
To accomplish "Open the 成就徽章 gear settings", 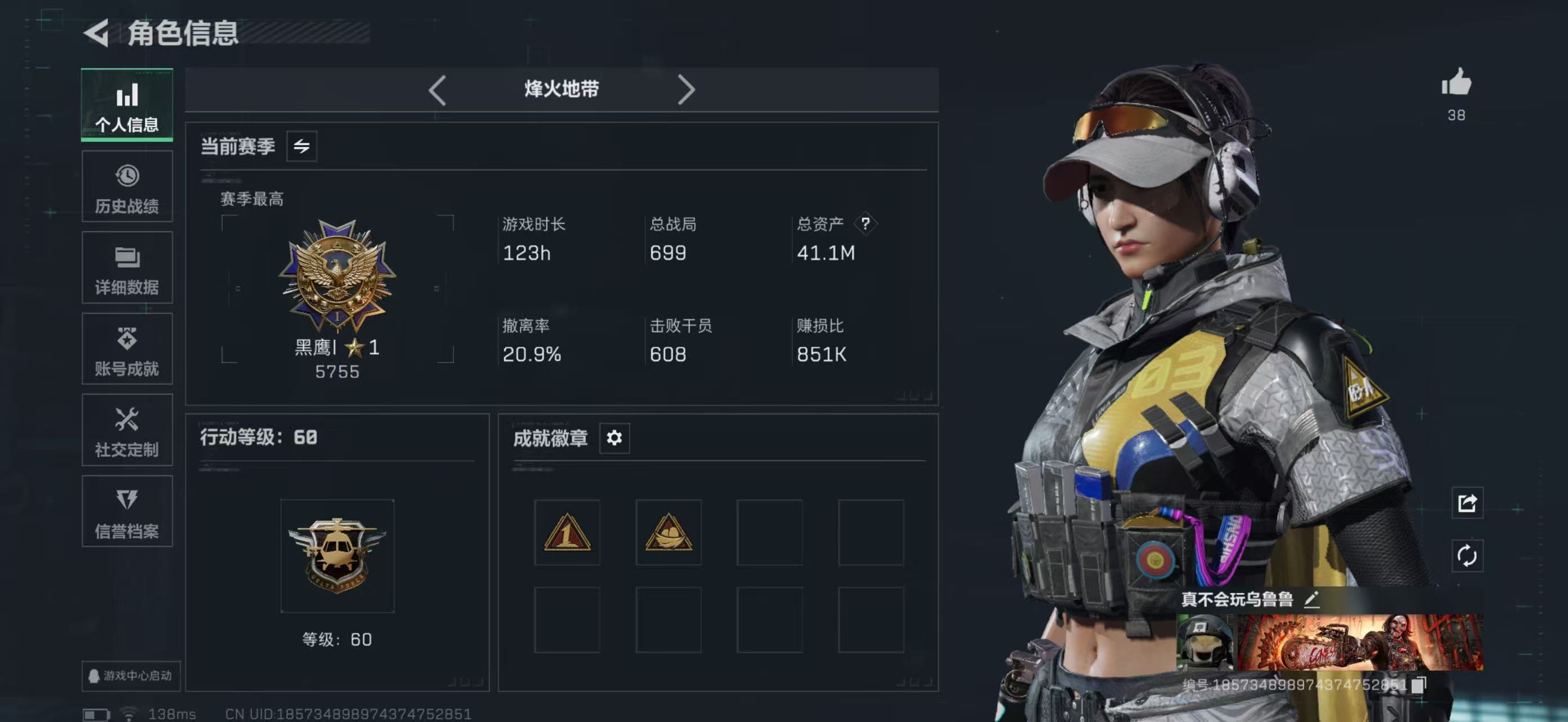I will [614, 438].
